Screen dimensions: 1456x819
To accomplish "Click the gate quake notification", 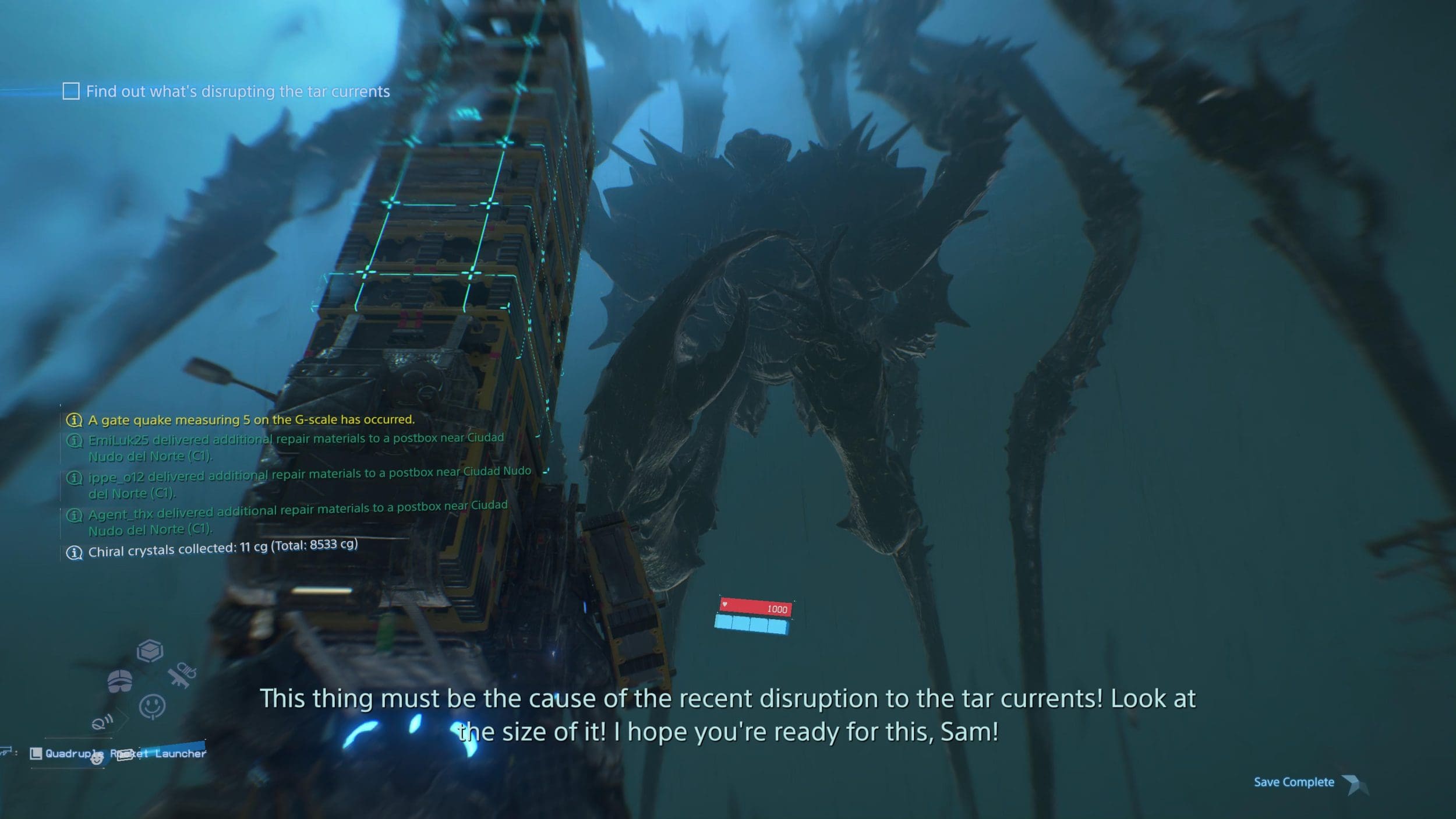I will (x=250, y=419).
